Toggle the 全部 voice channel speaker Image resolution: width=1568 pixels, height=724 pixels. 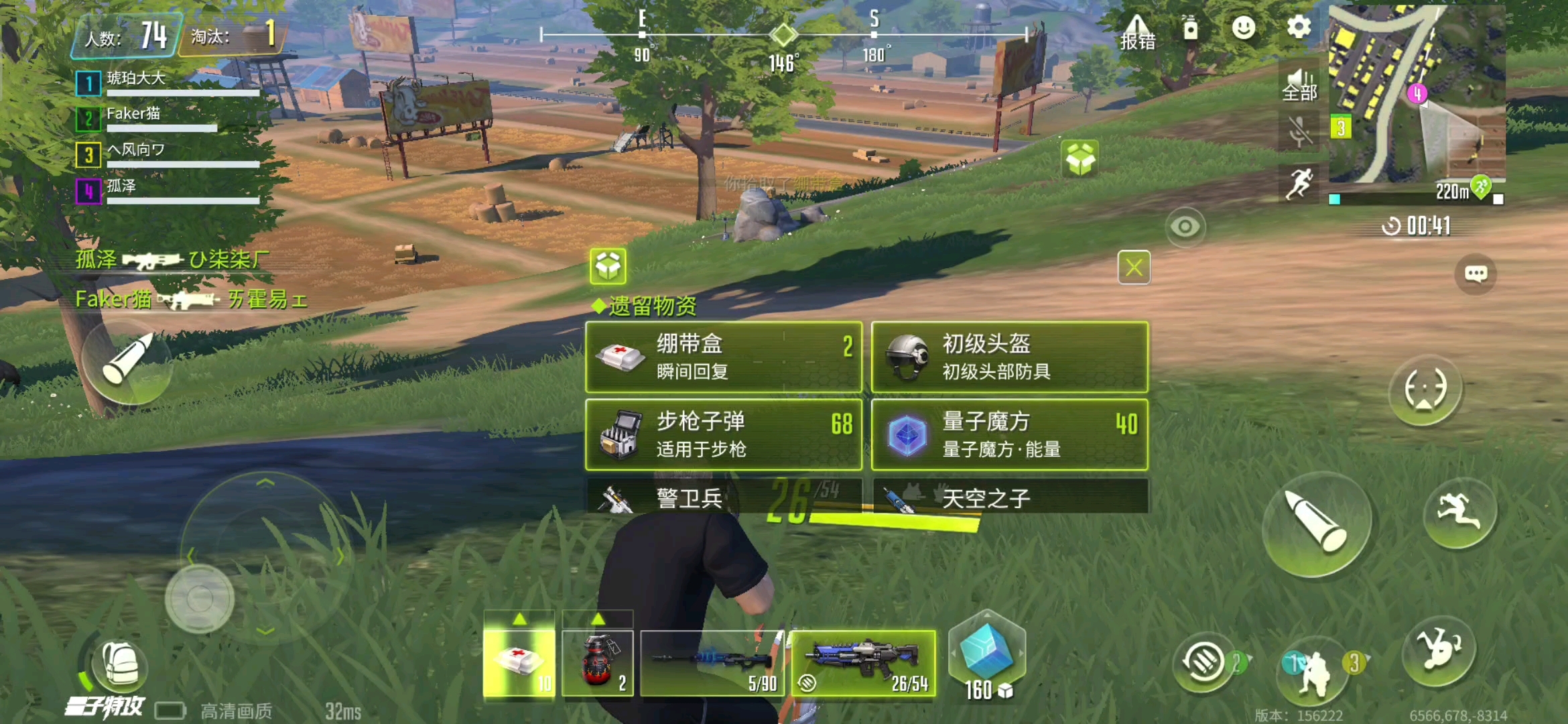[x=1299, y=86]
